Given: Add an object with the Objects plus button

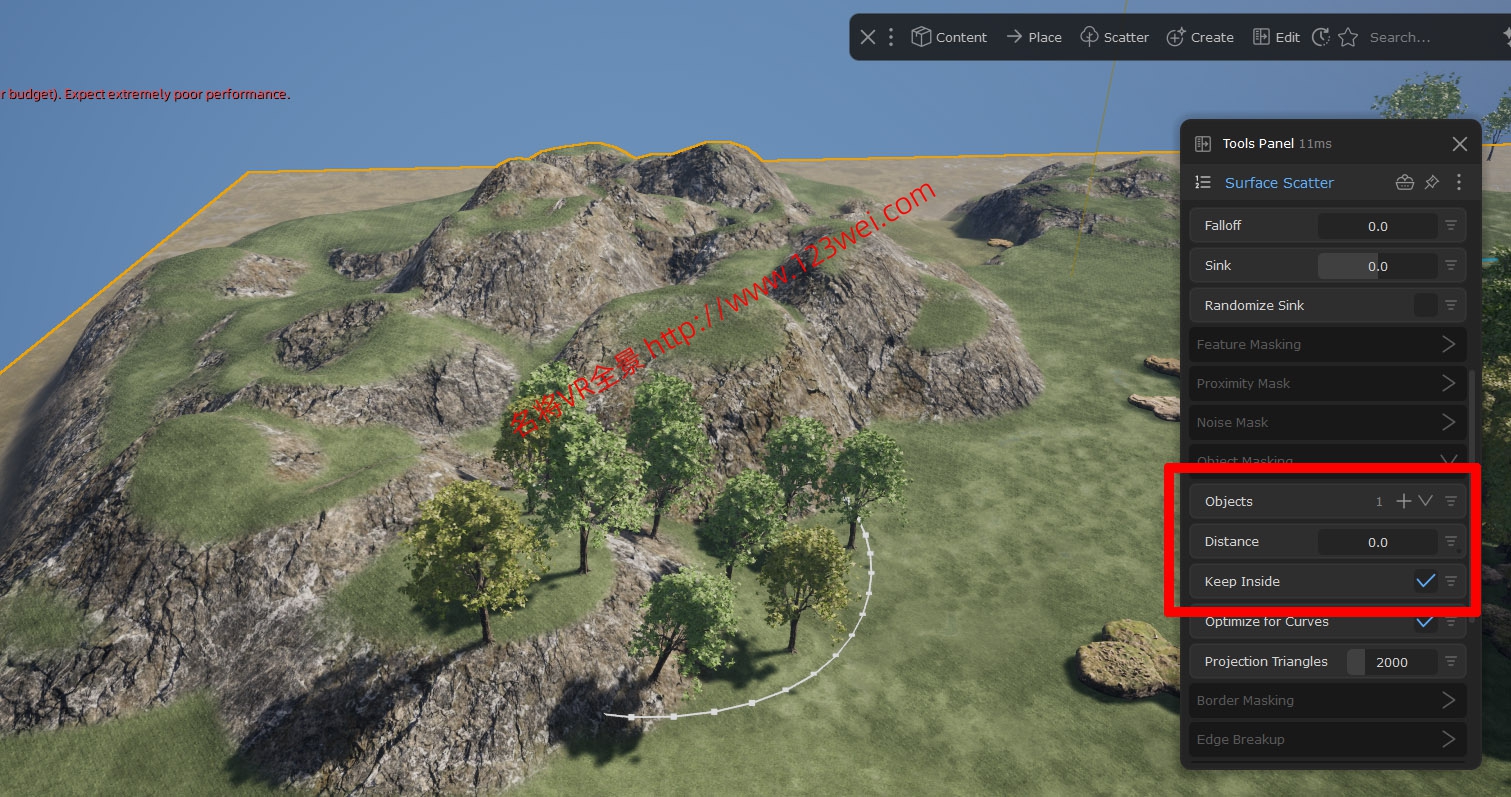Looking at the screenshot, I should click(x=1404, y=501).
